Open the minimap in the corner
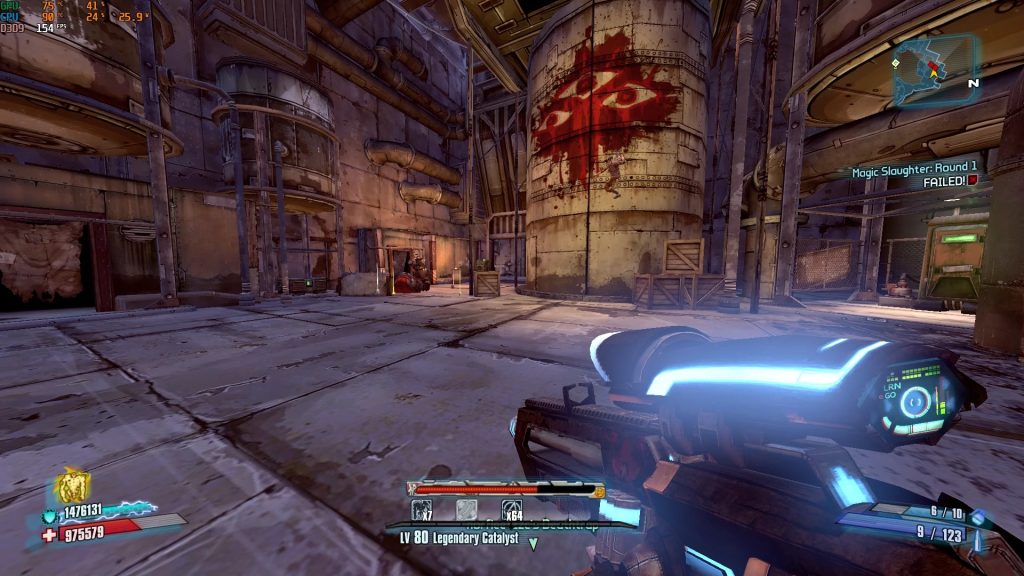Image resolution: width=1024 pixels, height=576 pixels. 936,70
